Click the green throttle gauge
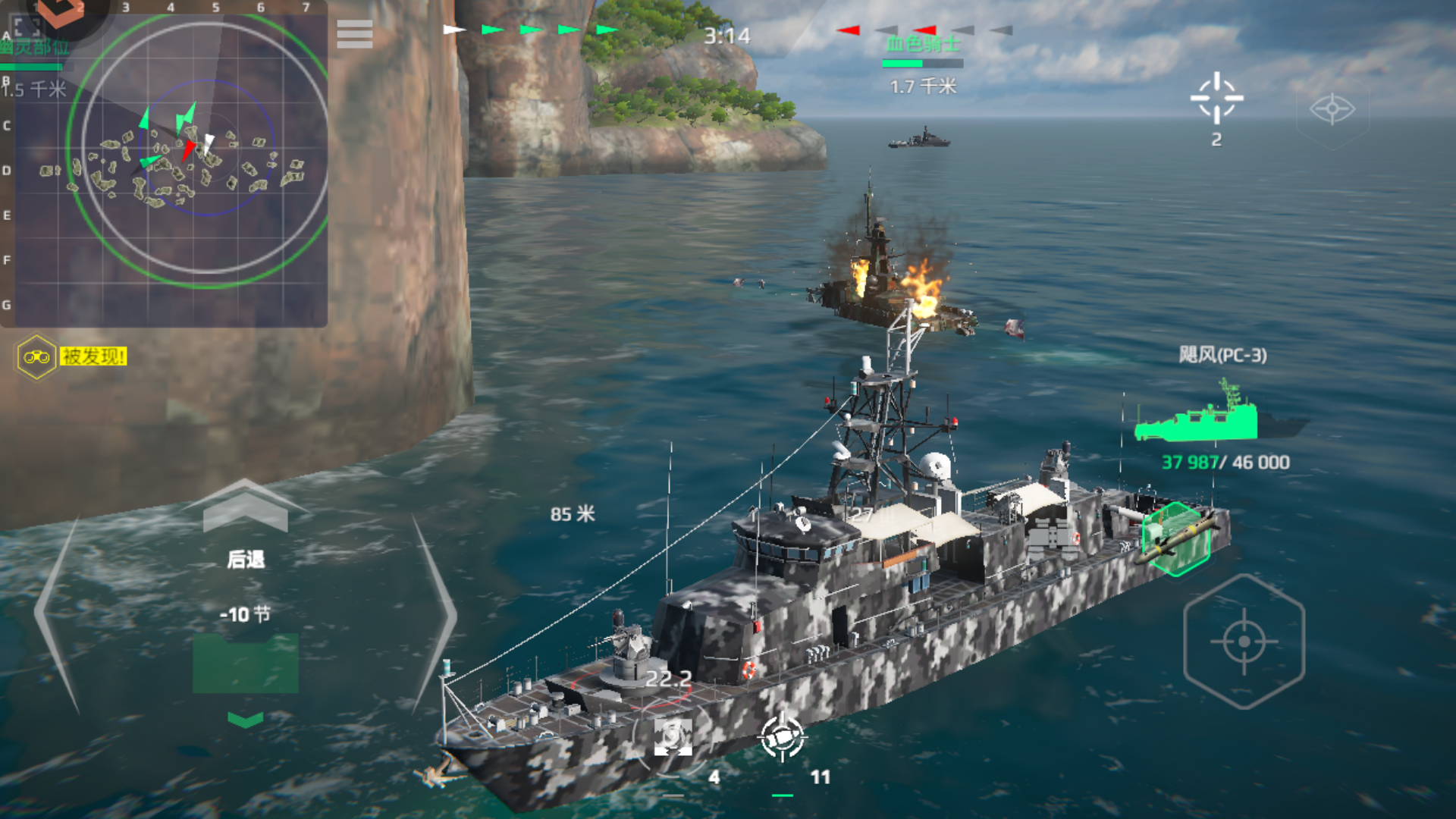 point(245,664)
